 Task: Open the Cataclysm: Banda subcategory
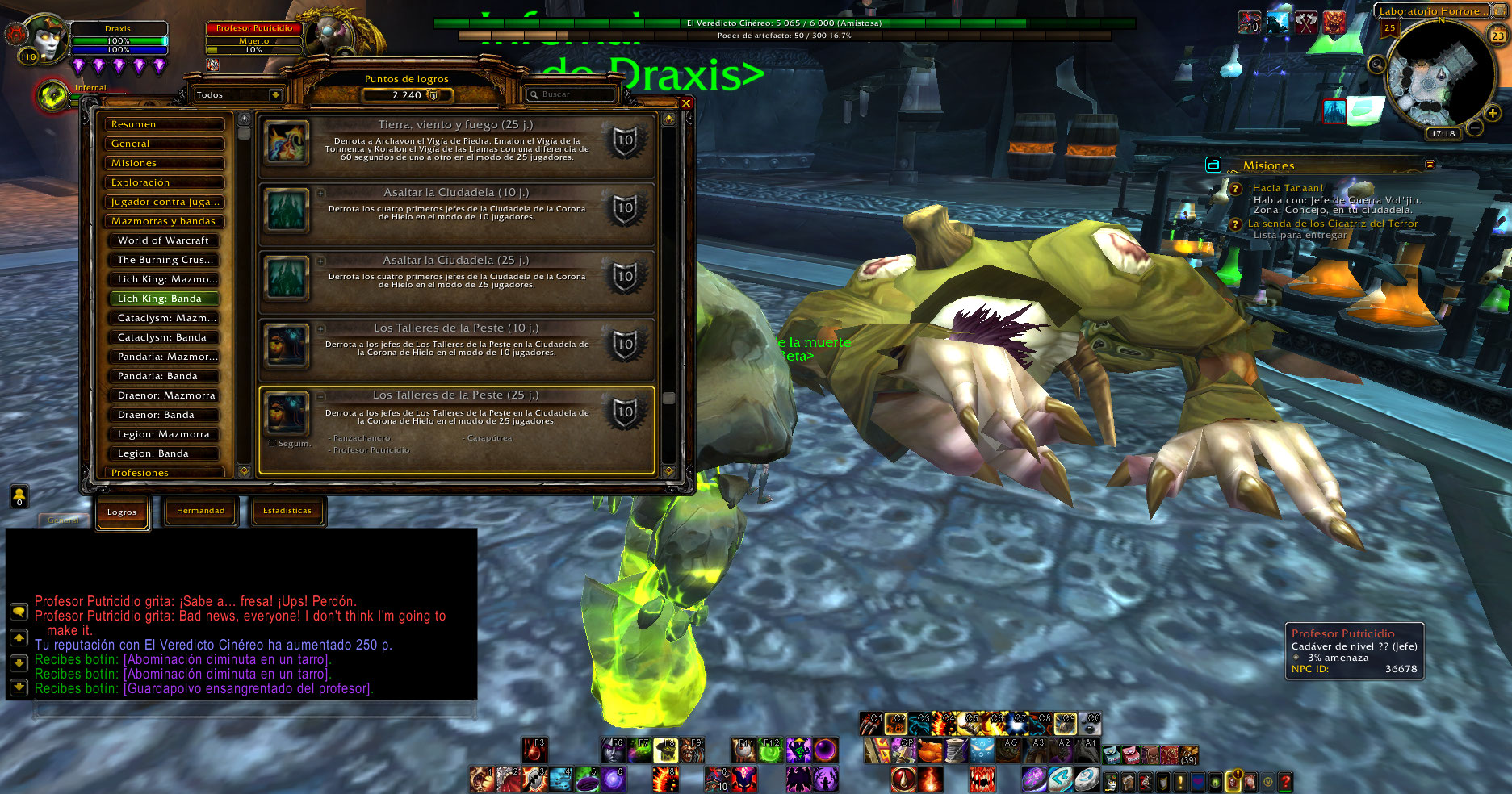164,337
